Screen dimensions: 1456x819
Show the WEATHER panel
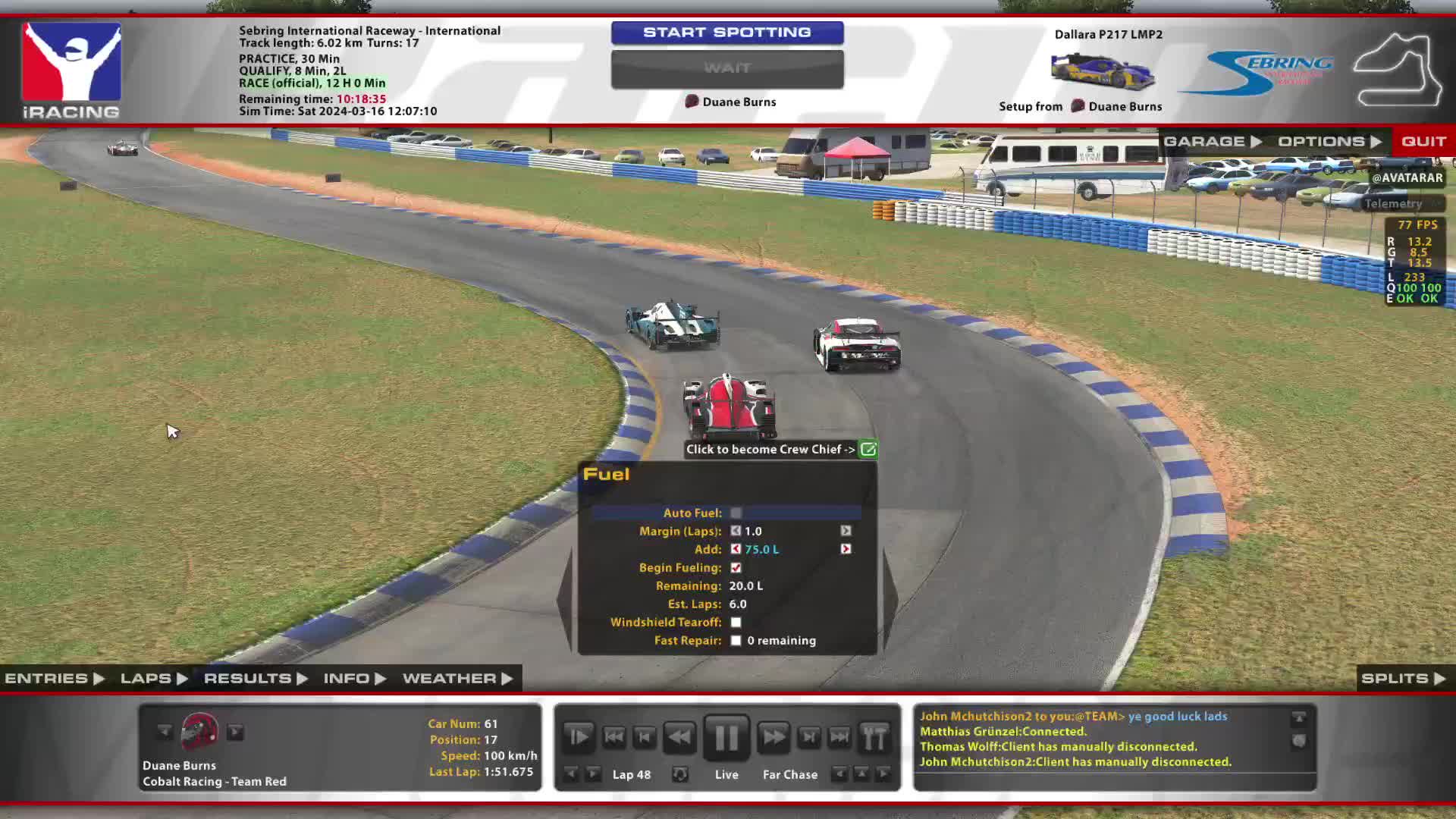457,679
